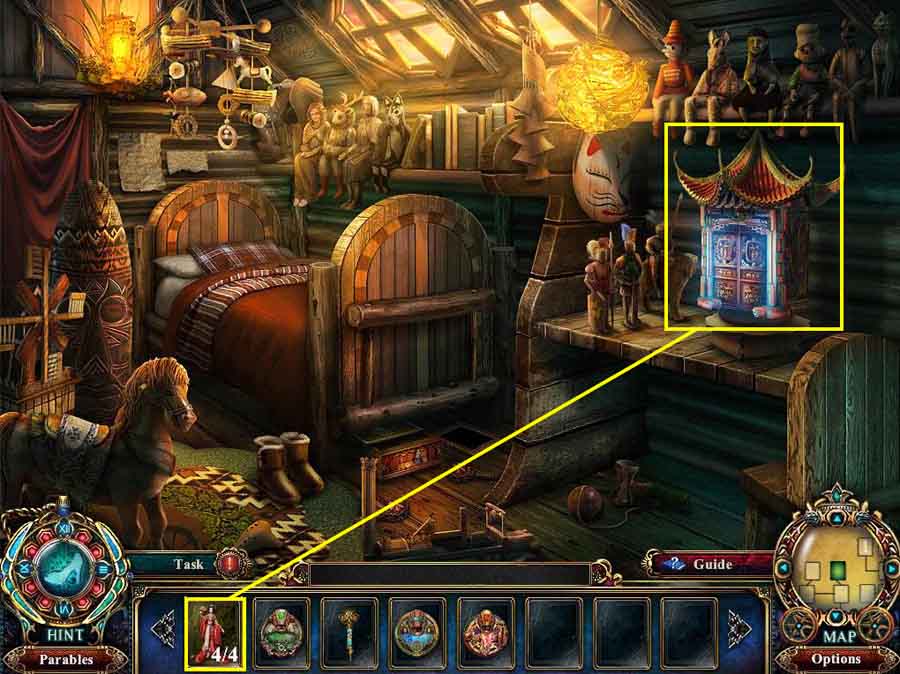Select the red-robed figurines inventory item (4/4)
The image size is (900, 674).
[x=216, y=632]
